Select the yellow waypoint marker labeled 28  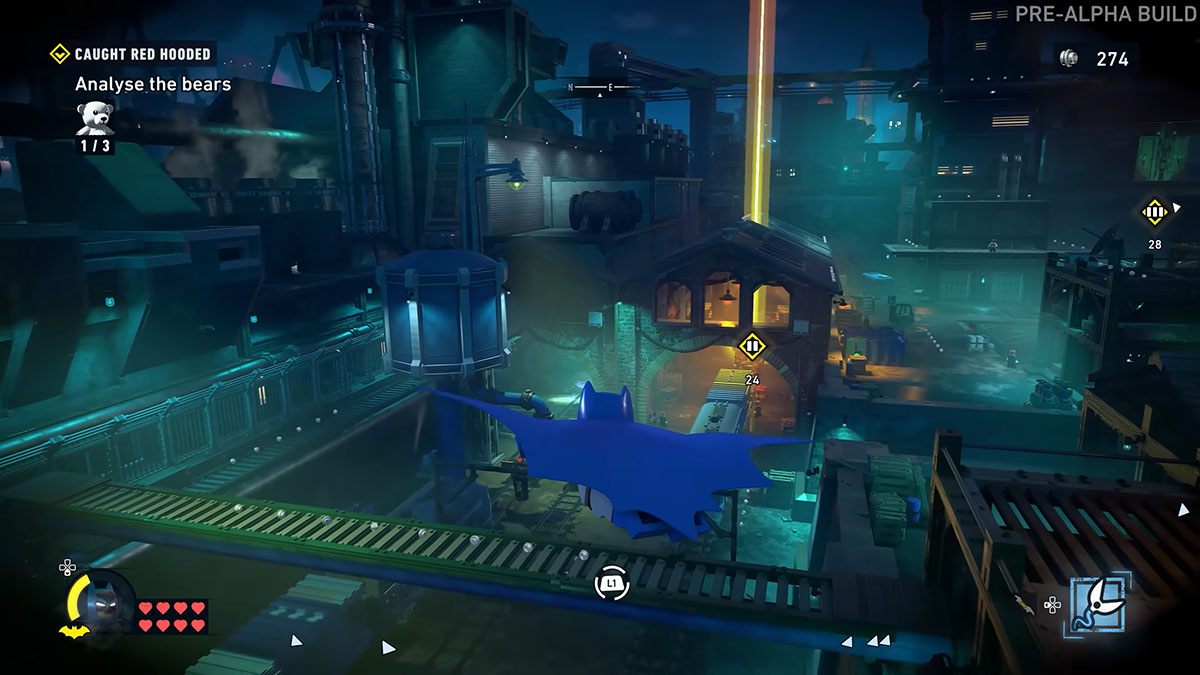click(x=1154, y=212)
